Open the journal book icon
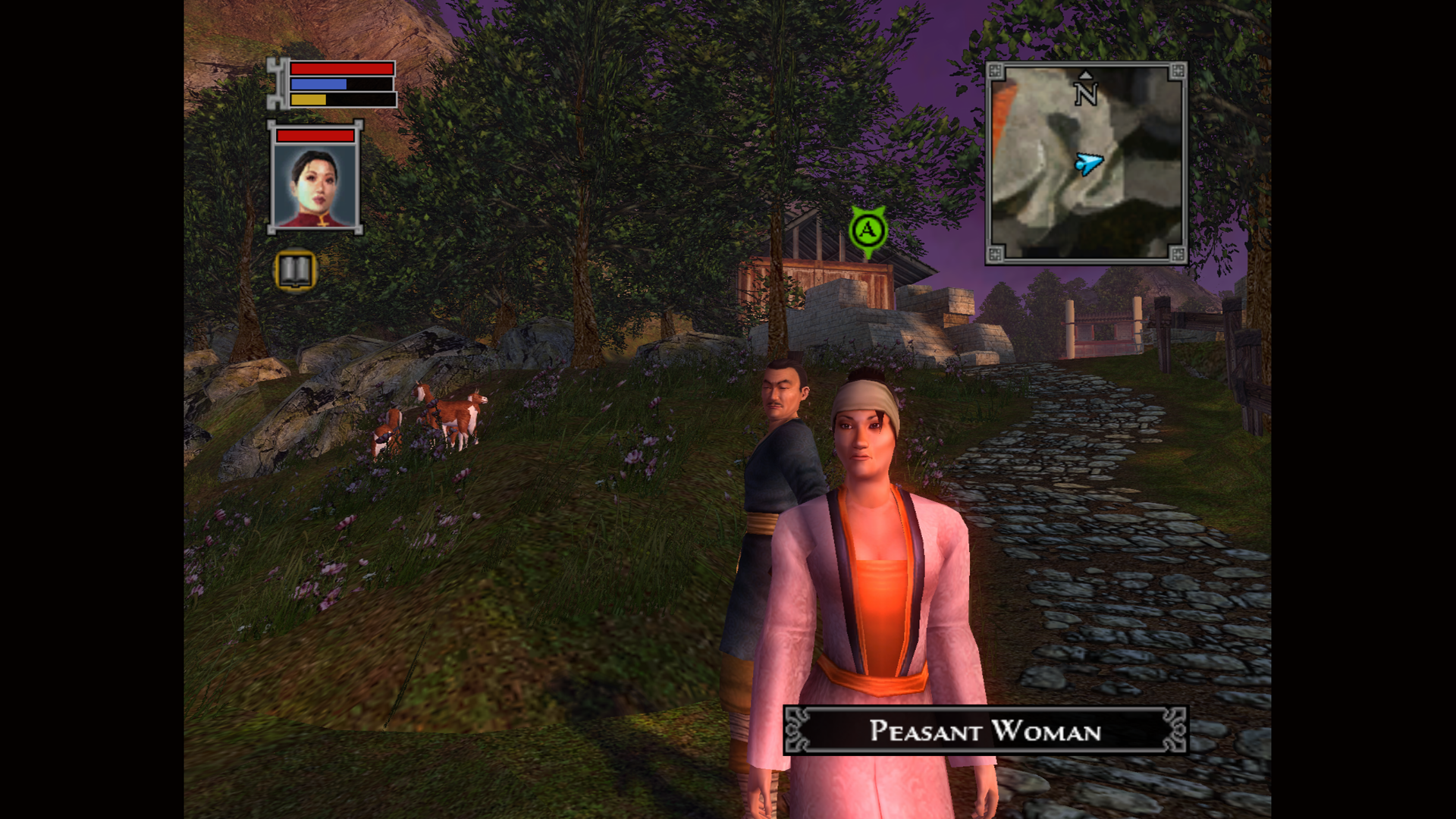This screenshot has height=819, width=1456. point(295,270)
